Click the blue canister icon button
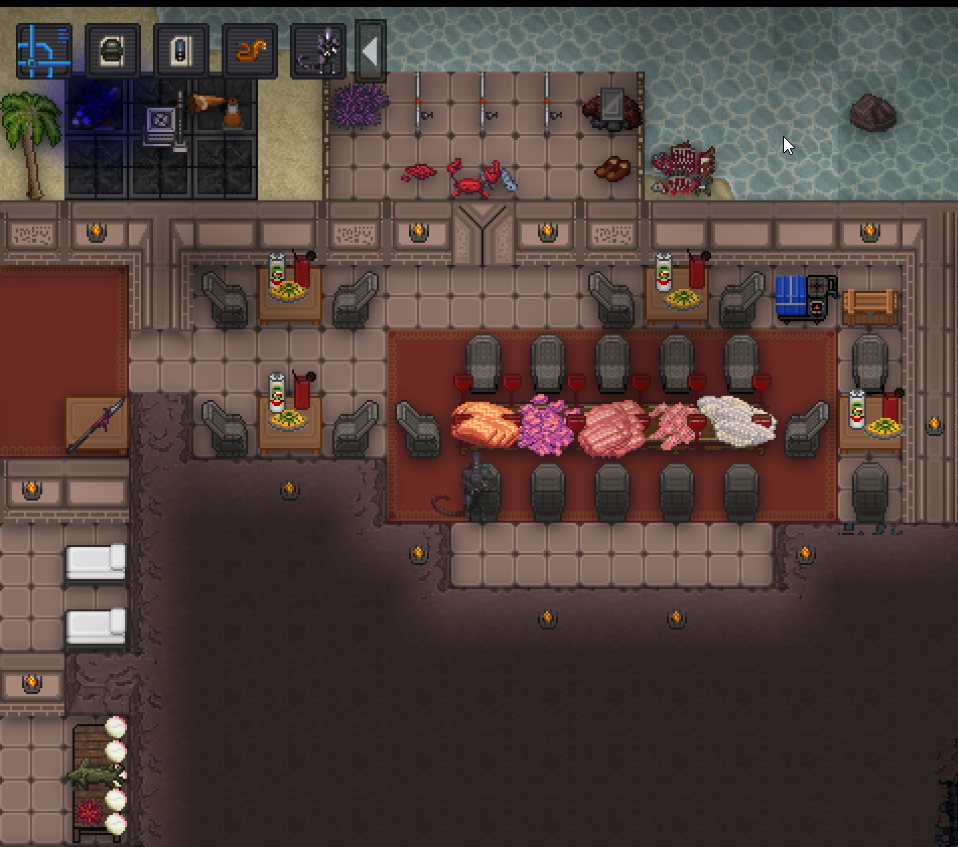Viewport: 958px width, 847px height. [181, 52]
